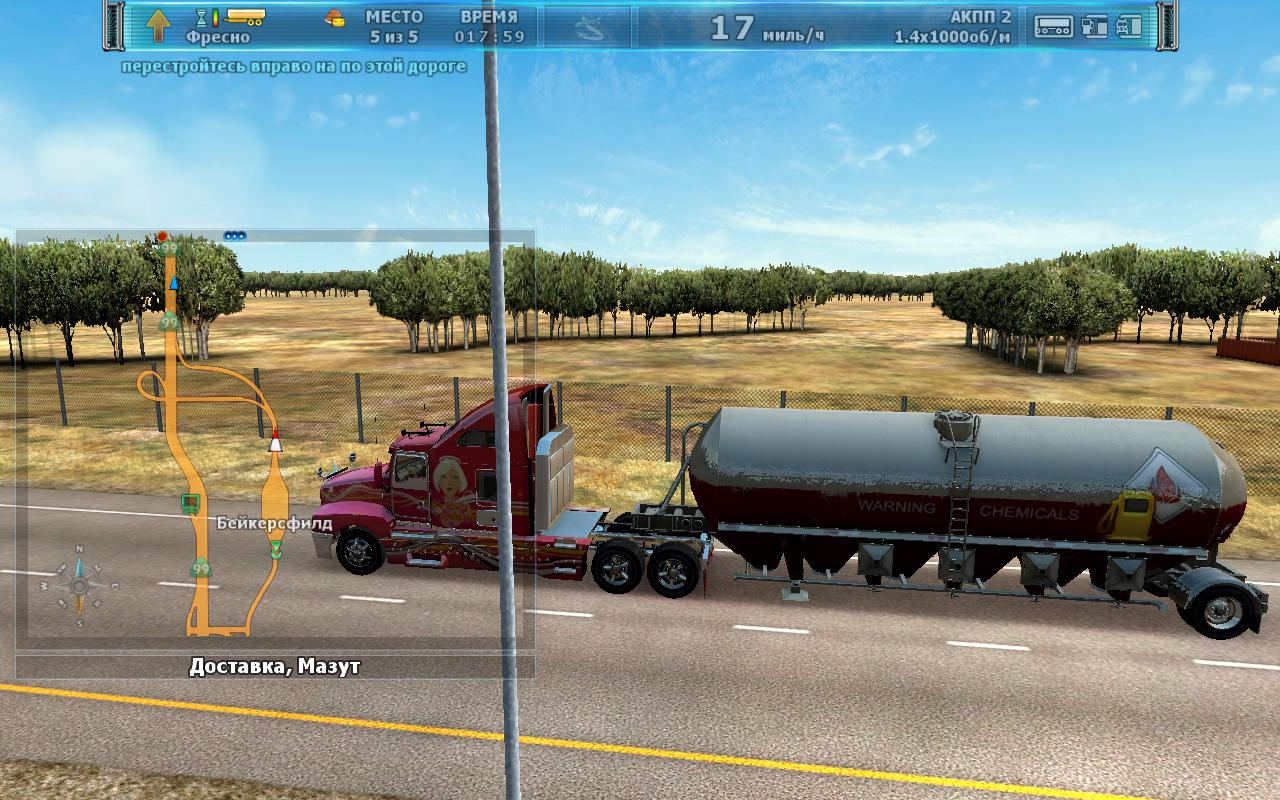Image resolution: width=1280 pixels, height=800 pixels.
Task: Click the green gas station map marker
Action: 189,501
